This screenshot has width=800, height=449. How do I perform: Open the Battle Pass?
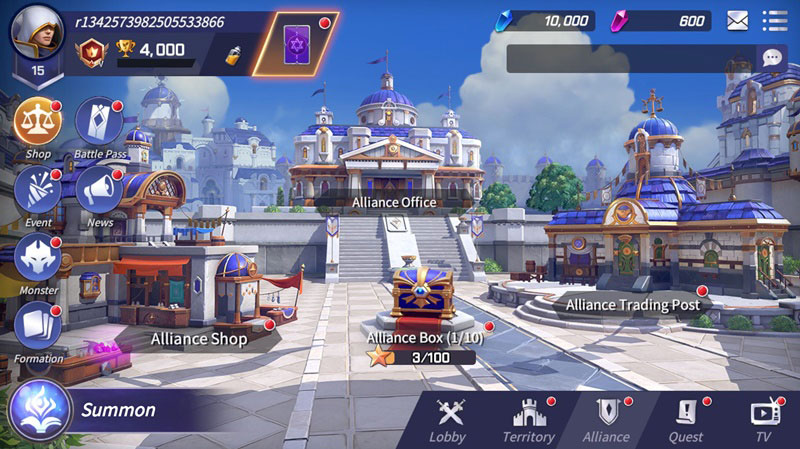(99, 123)
